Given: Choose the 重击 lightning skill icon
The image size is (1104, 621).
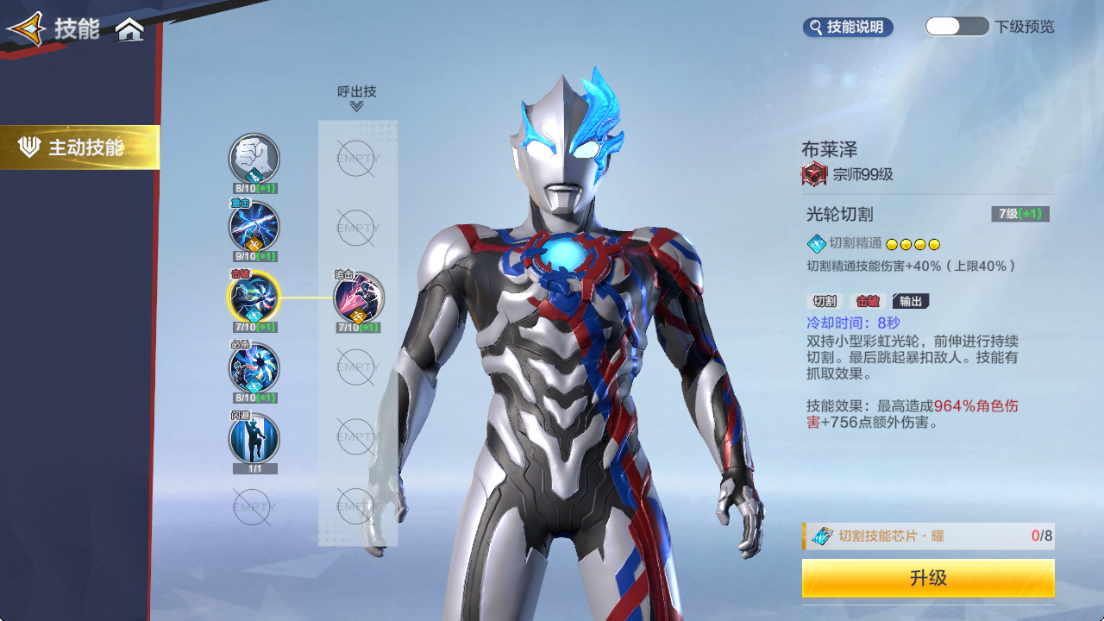Looking at the screenshot, I should click(x=254, y=226).
